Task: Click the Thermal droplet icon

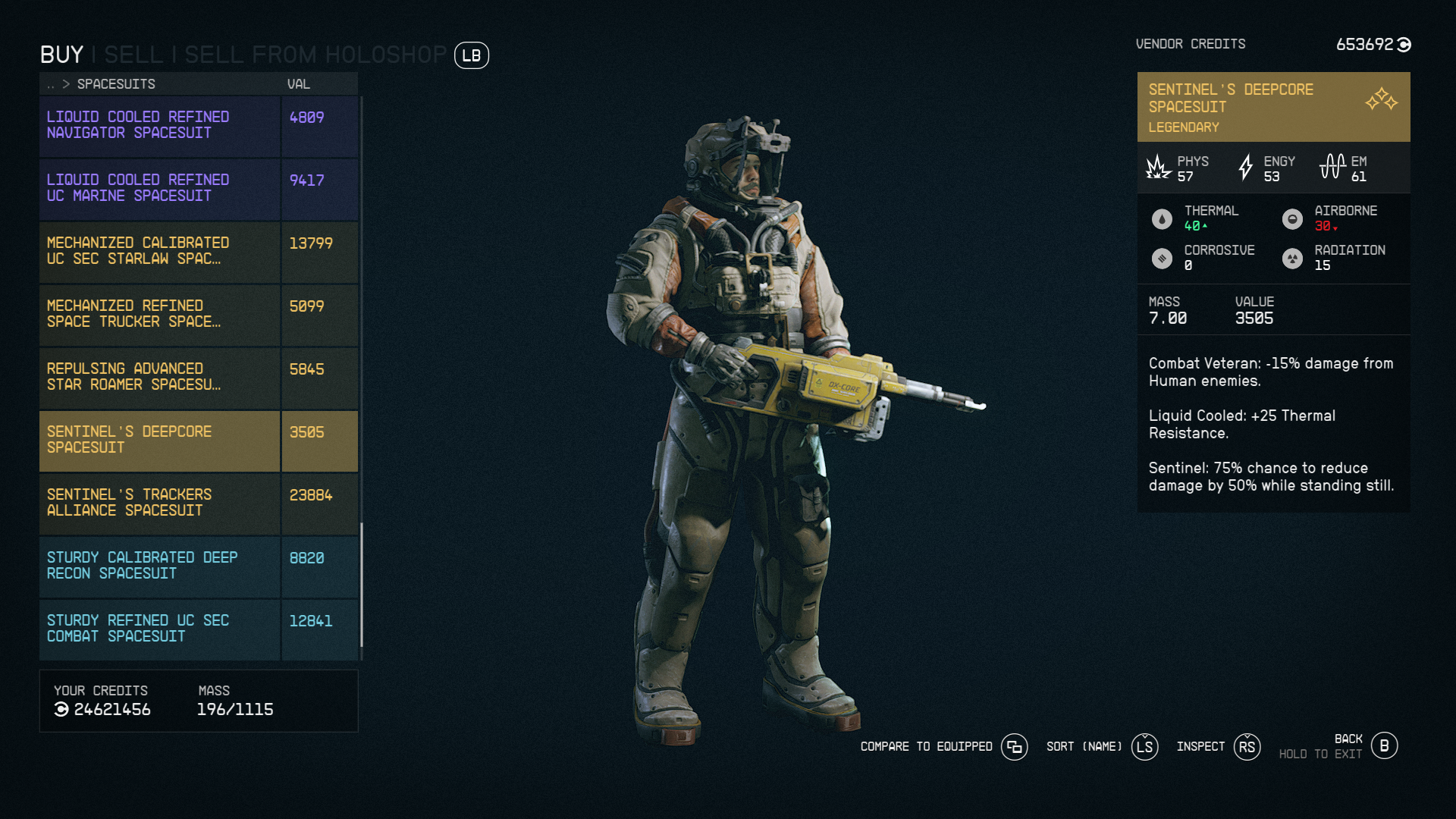Action: 1163,218
